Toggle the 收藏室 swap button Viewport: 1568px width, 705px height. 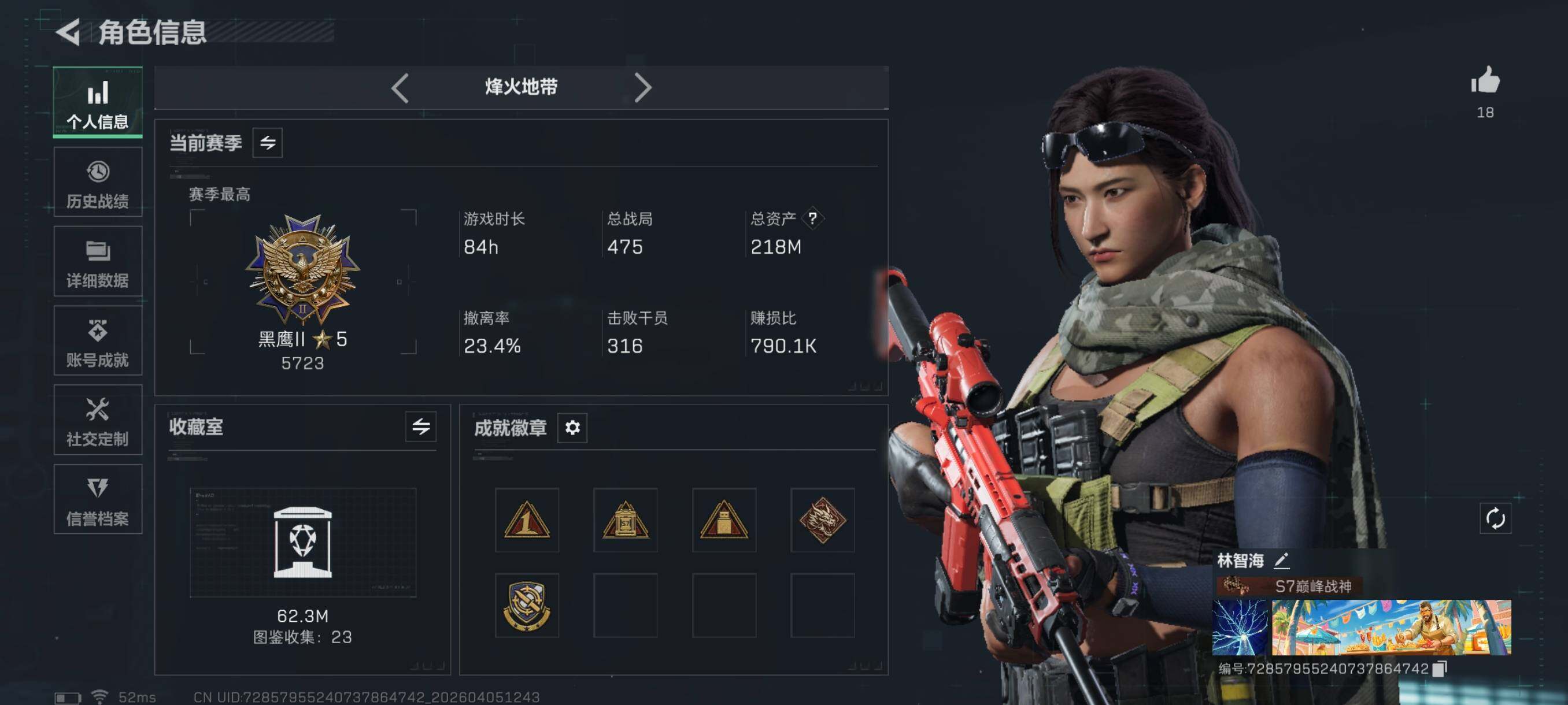point(420,427)
